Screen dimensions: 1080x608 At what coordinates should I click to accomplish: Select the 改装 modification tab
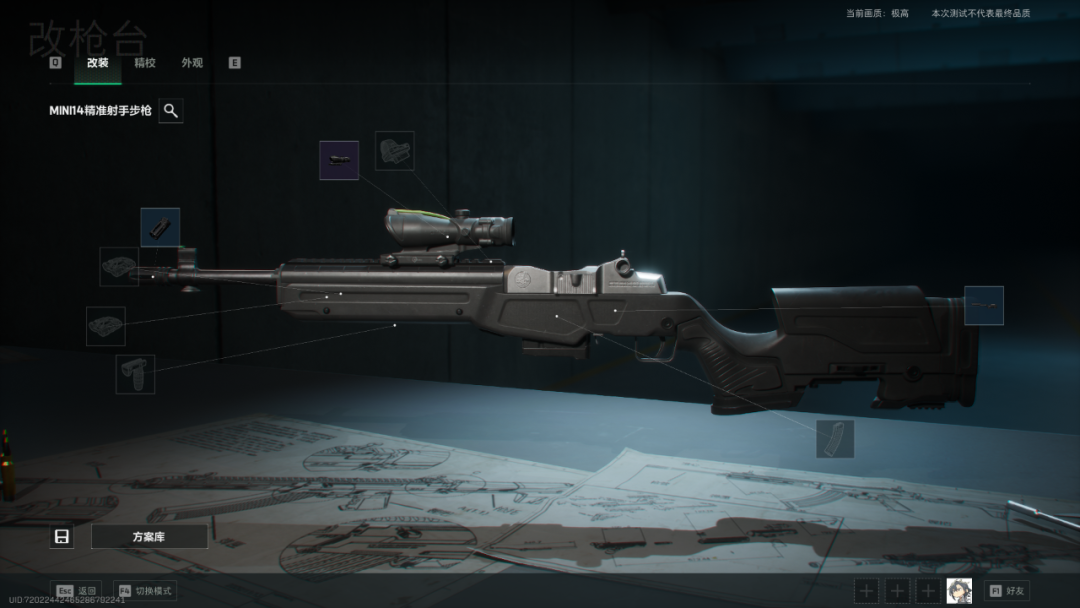[98, 63]
